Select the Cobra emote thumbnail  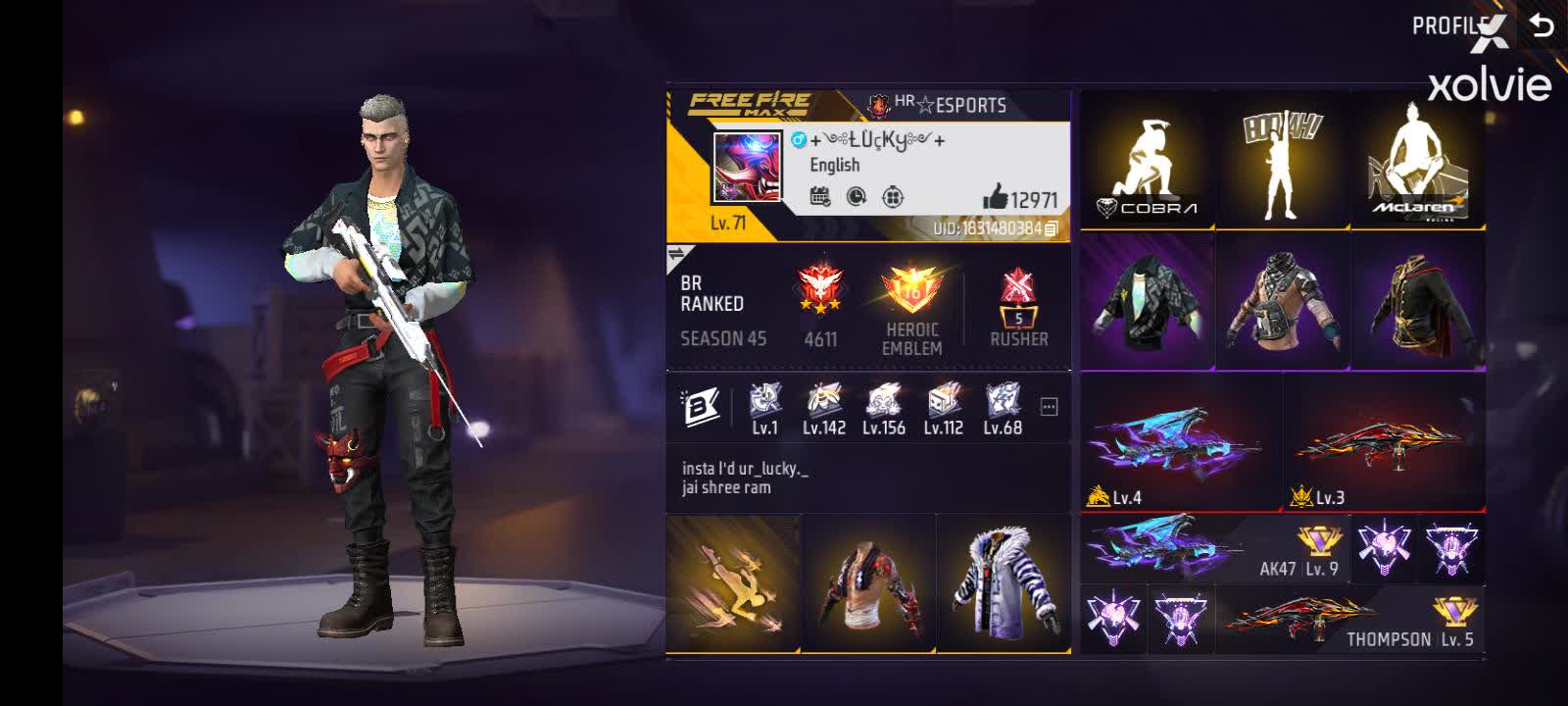(1147, 162)
